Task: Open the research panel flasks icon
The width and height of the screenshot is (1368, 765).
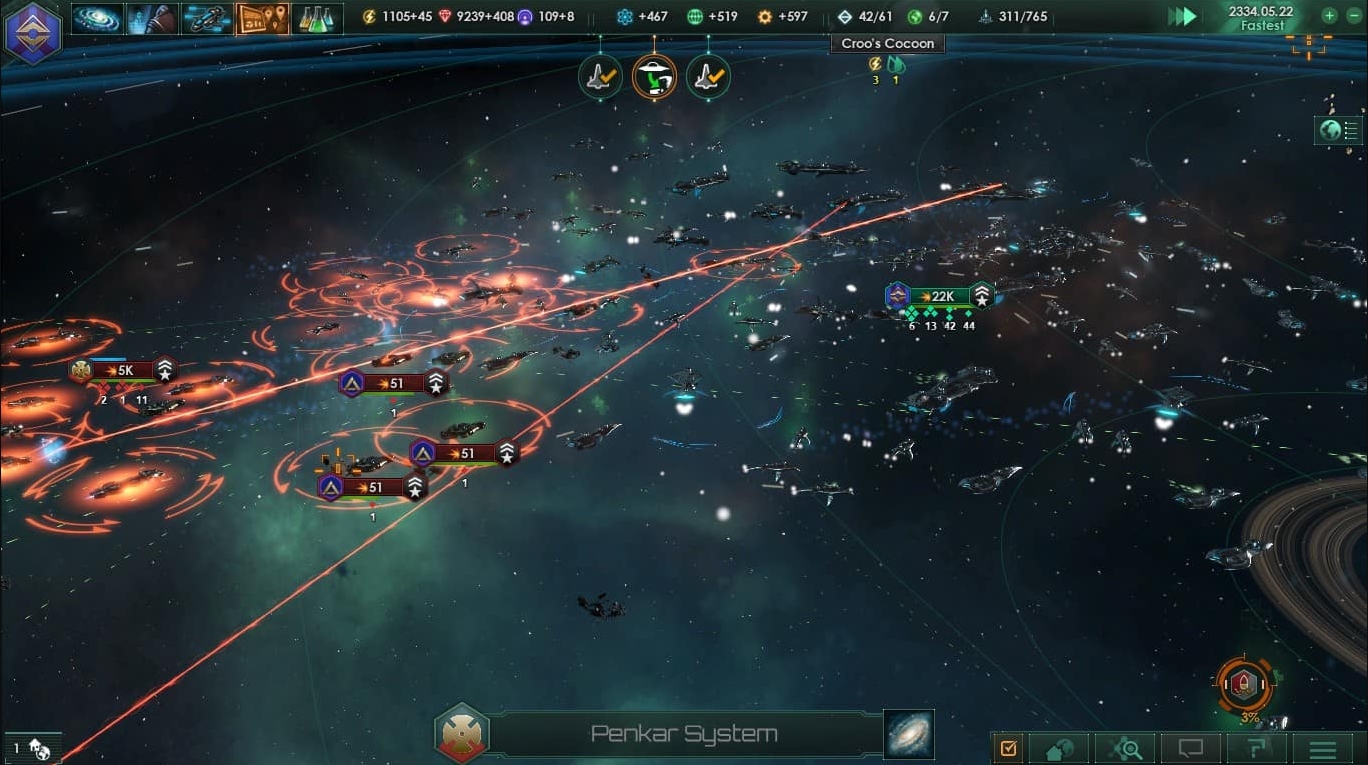Action: (x=320, y=17)
